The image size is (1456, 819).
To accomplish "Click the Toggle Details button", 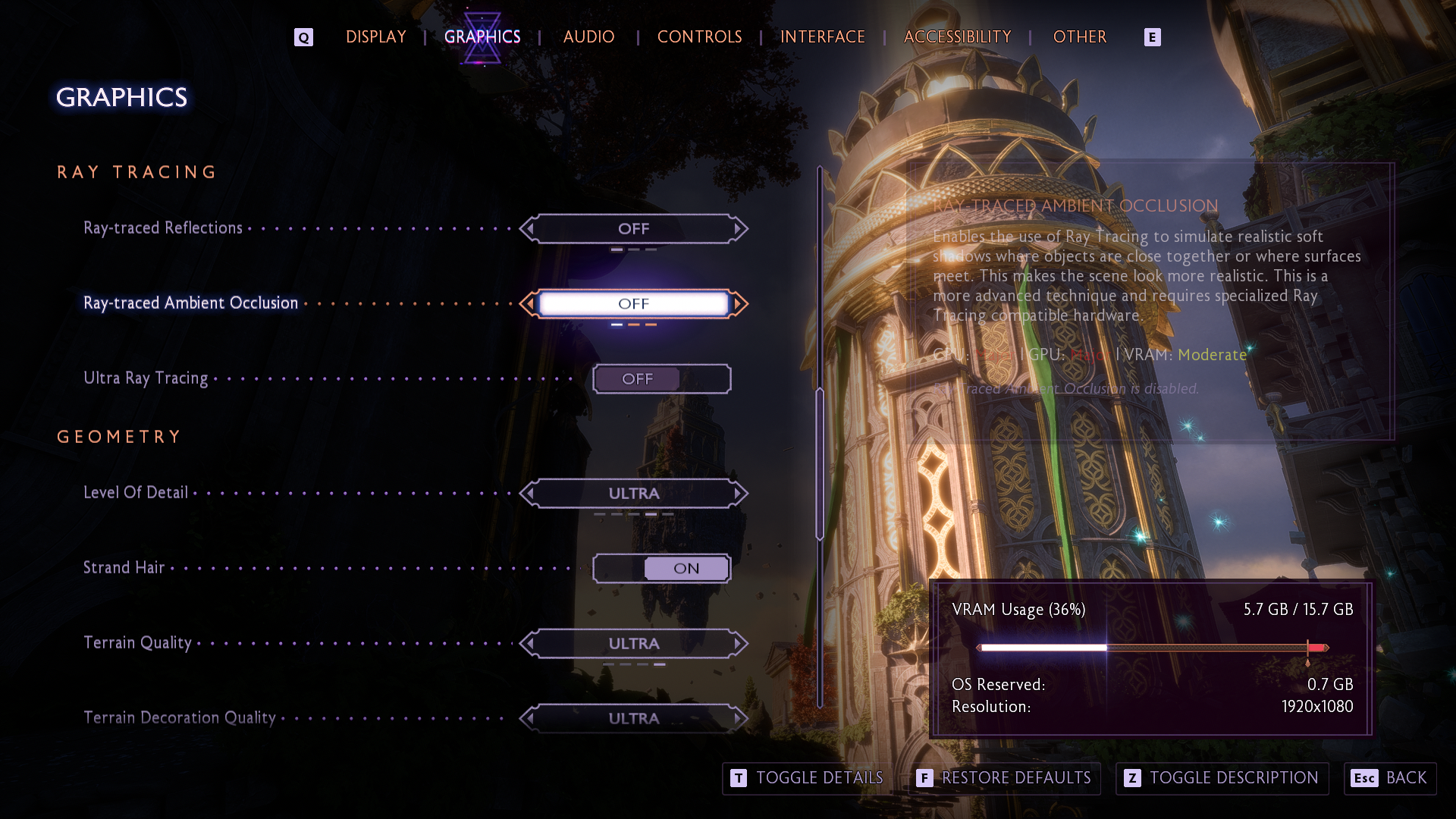I will [807, 778].
